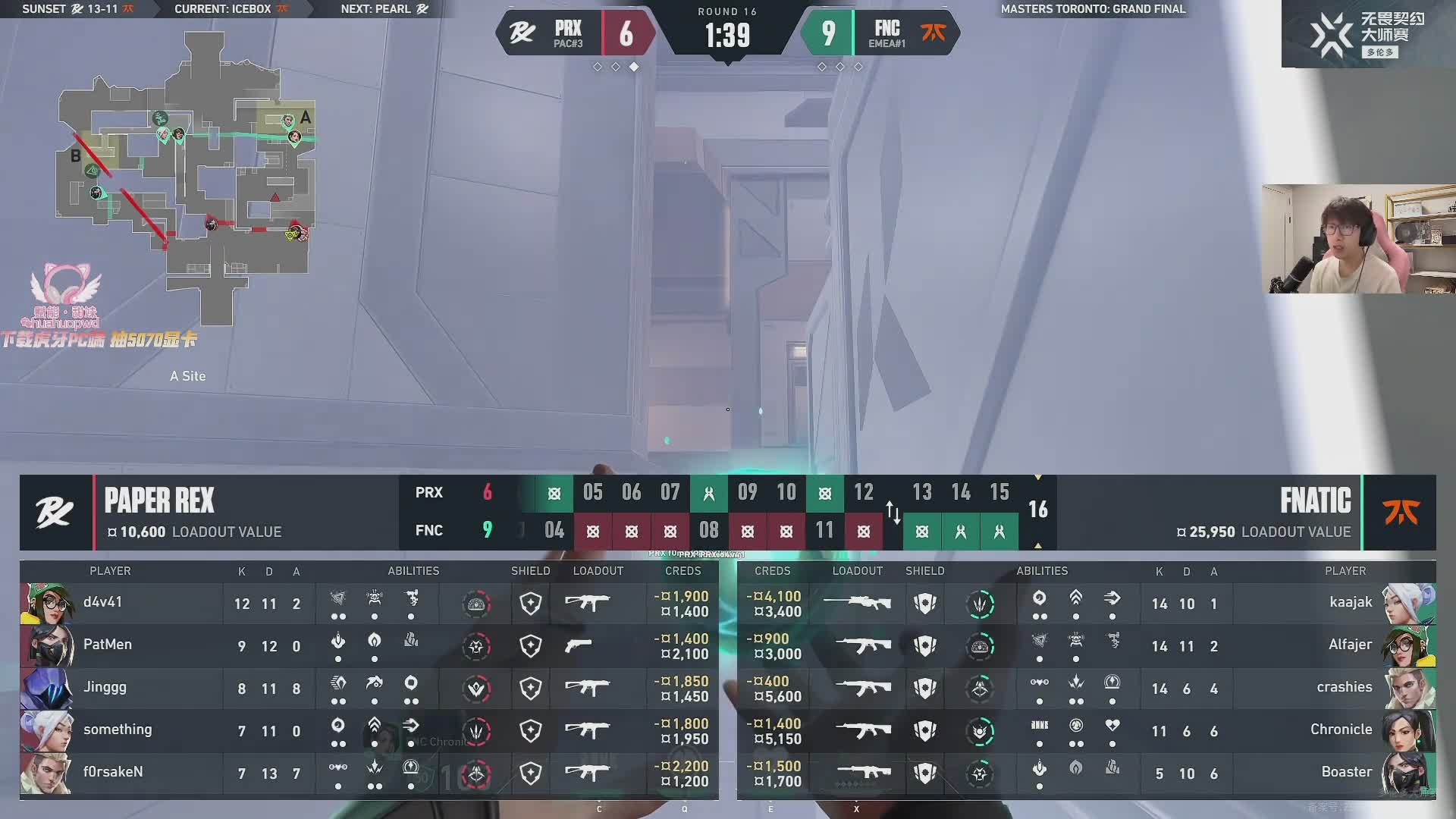The width and height of the screenshot is (1456, 819).
Task: Click kaajak's Operator sniper rifle icon
Action: [x=857, y=604]
